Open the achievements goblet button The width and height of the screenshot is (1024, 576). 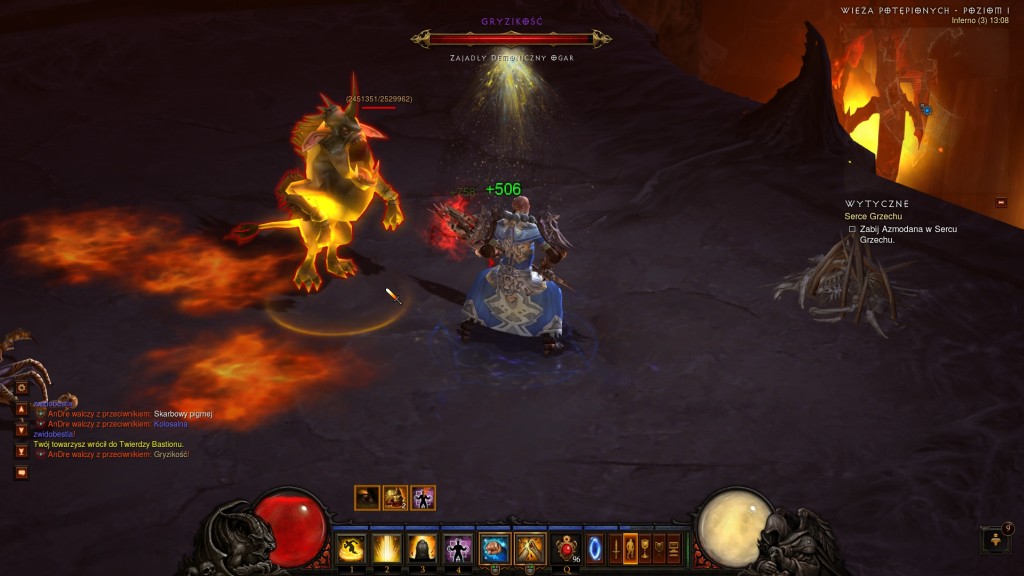(x=645, y=548)
